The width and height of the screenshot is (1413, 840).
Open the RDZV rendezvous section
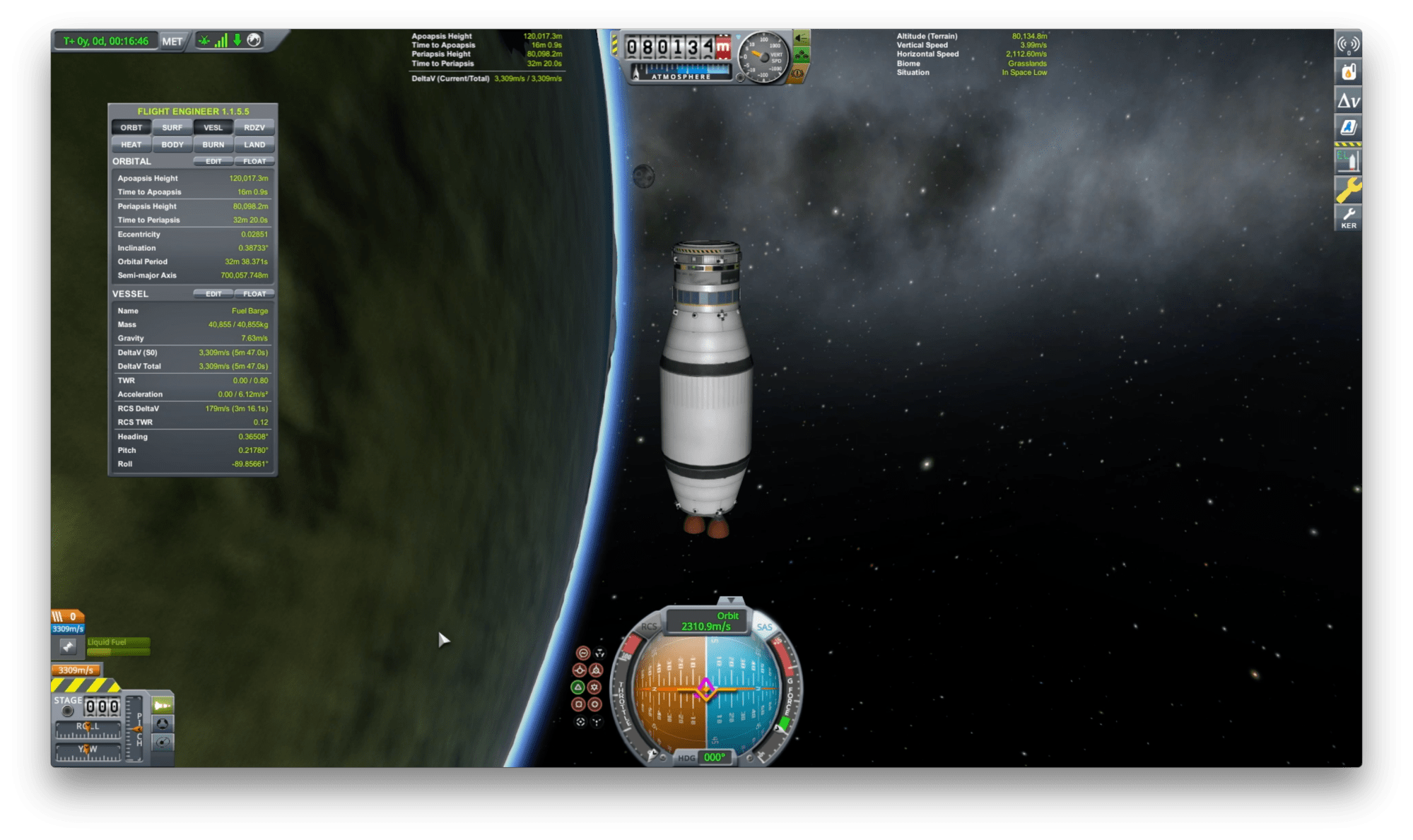pyautogui.click(x=254, y=128)
